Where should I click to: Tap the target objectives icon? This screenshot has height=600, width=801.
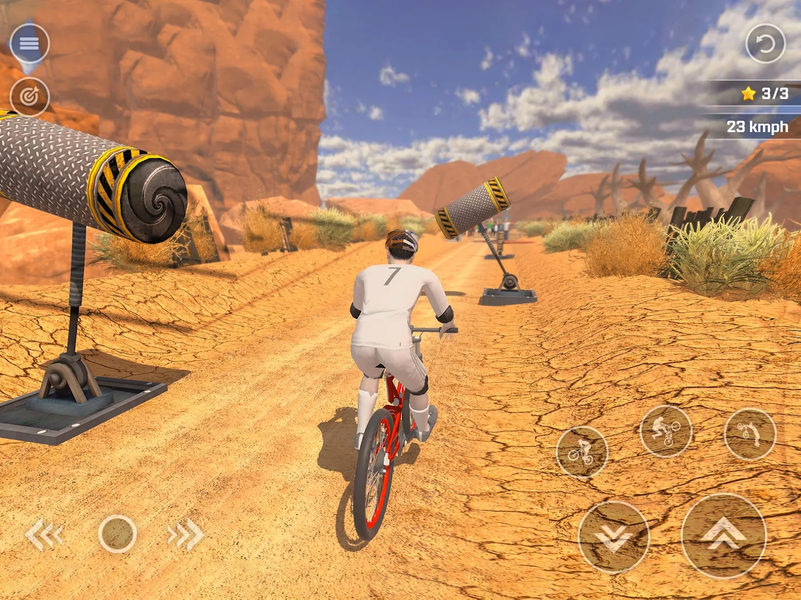[29, 96]
